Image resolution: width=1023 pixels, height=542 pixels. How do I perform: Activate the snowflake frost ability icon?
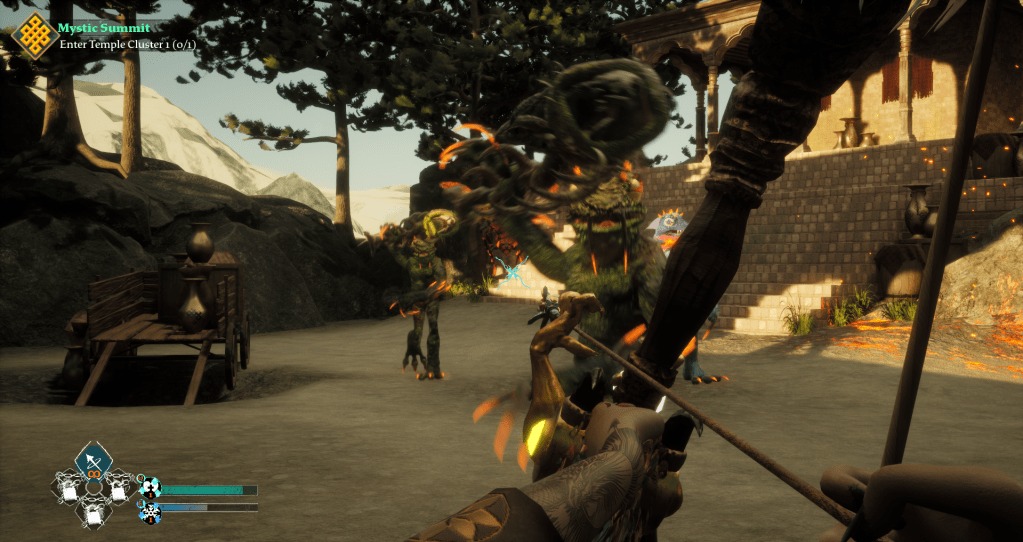pyautogui.click(x=150, y=512)
